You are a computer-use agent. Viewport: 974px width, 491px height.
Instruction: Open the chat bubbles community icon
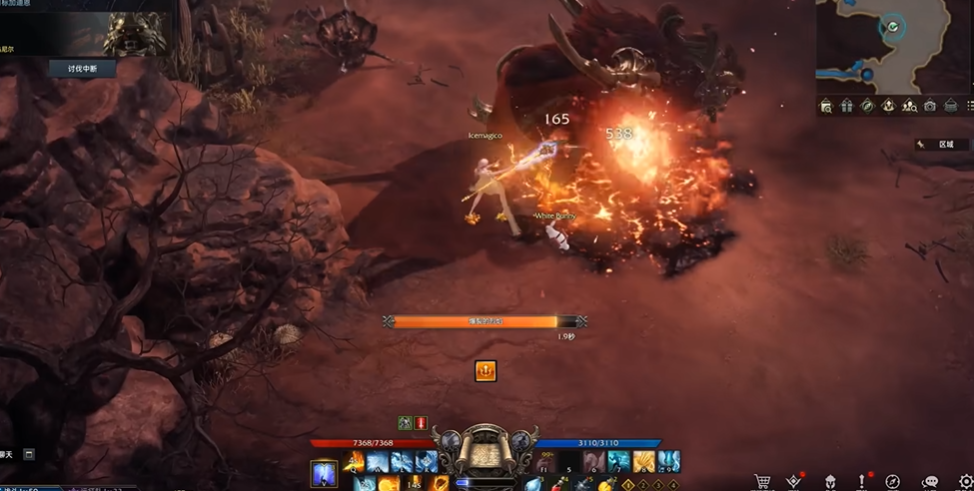[930, 482]
